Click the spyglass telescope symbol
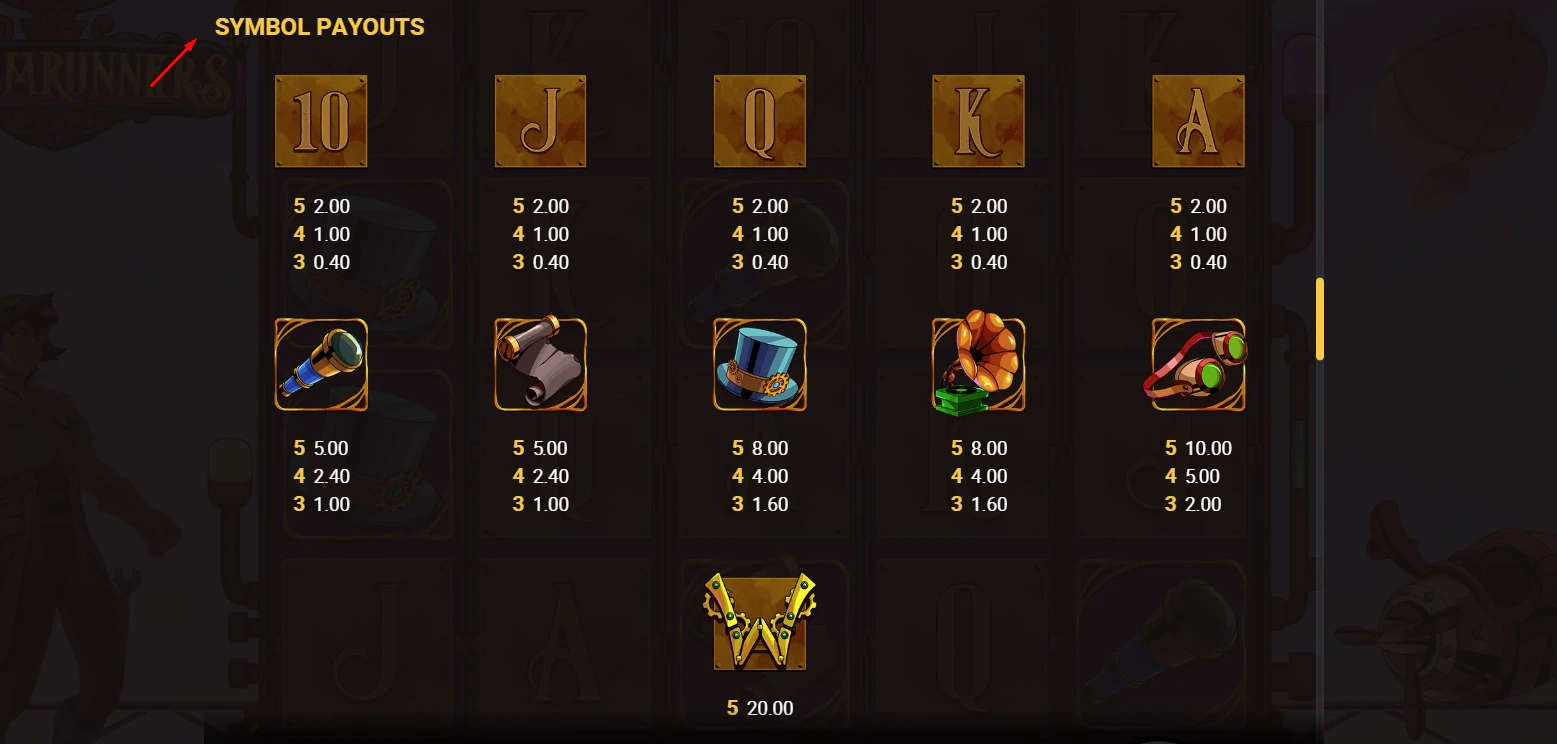Screen dimensions: 1557x744 pos(320,364)
